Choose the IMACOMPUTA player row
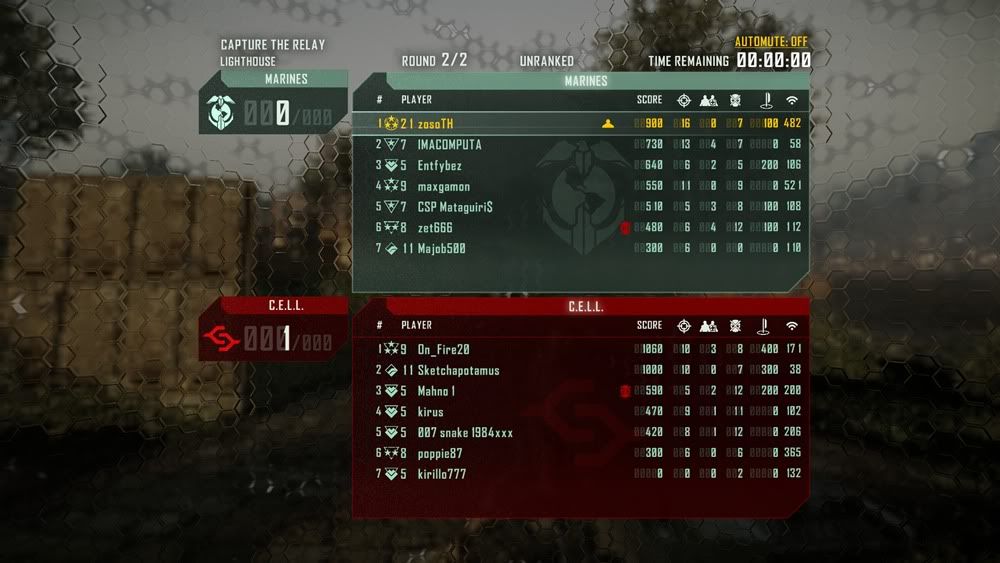 click(x=449, y=145)
